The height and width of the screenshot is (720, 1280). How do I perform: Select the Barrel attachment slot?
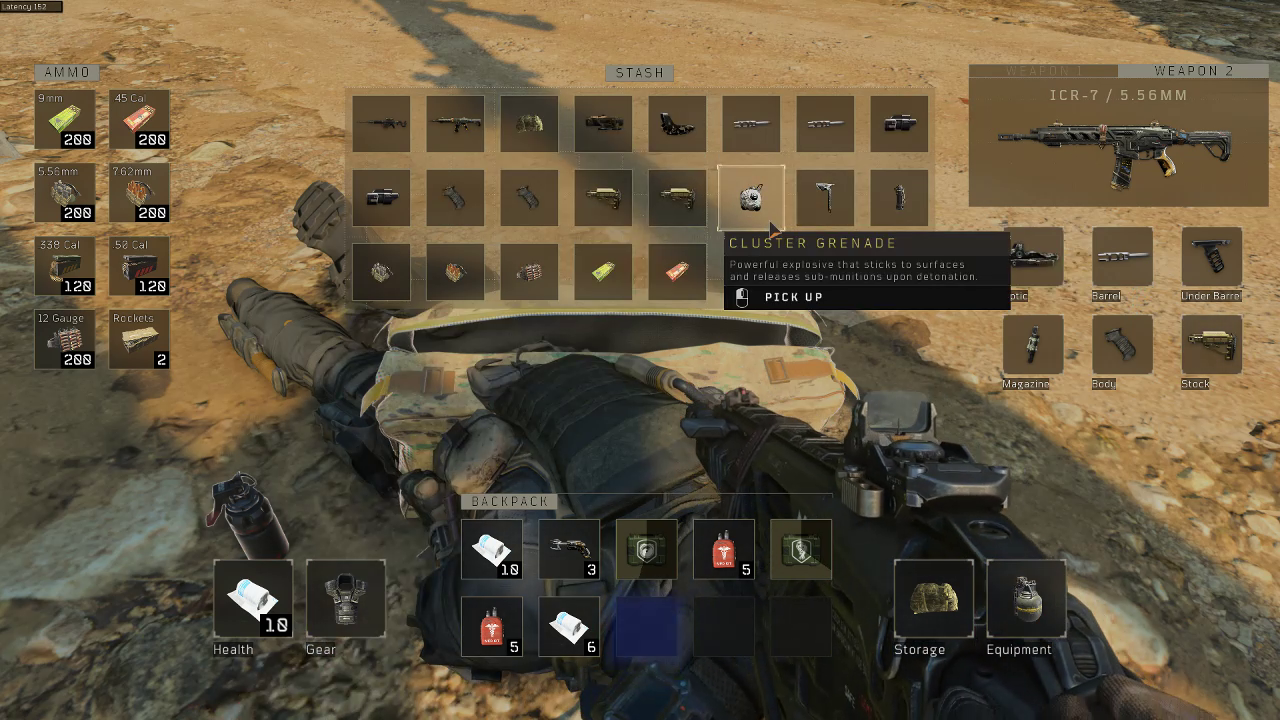tap(1122, 257)
